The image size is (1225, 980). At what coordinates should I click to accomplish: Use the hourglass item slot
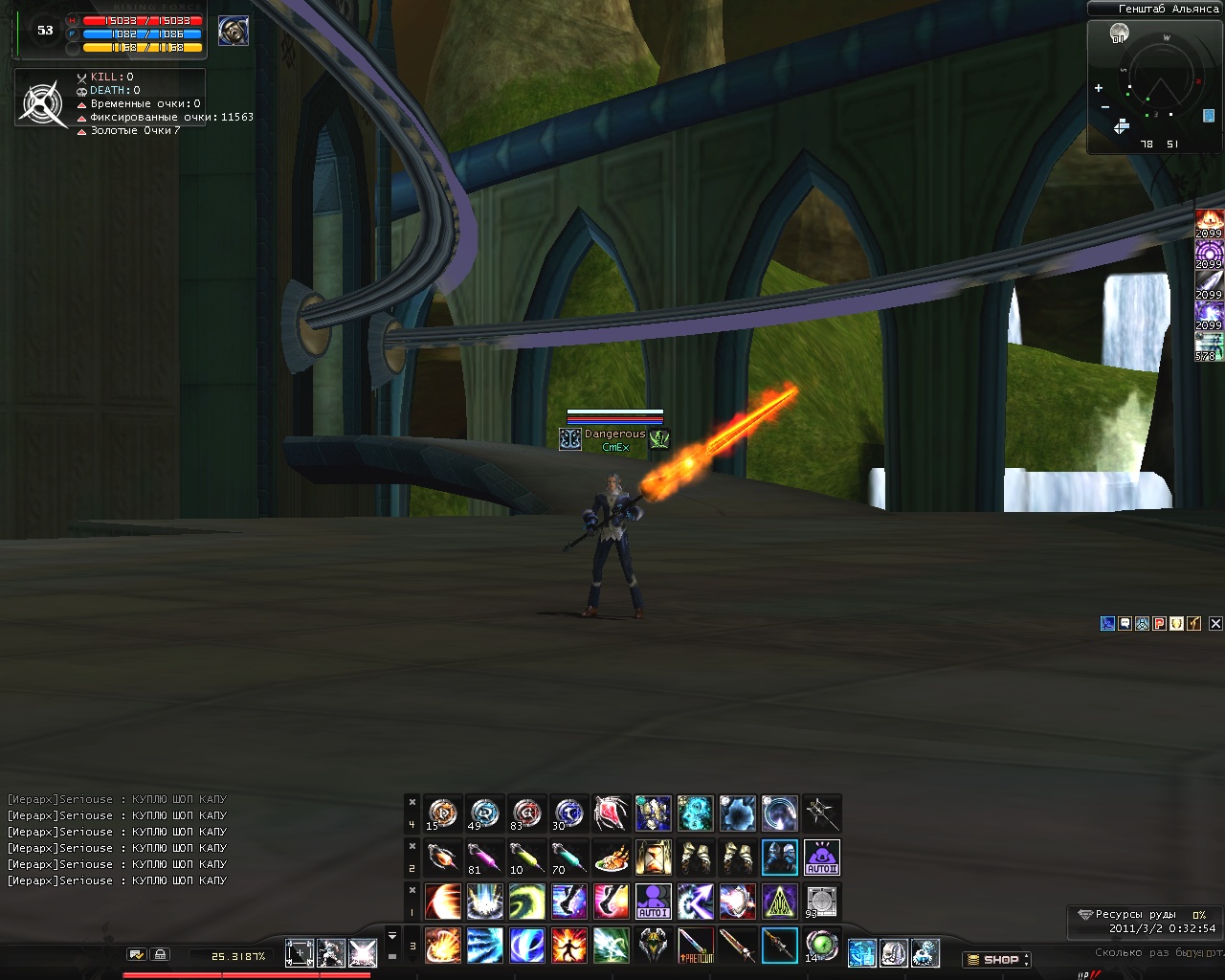654,857
